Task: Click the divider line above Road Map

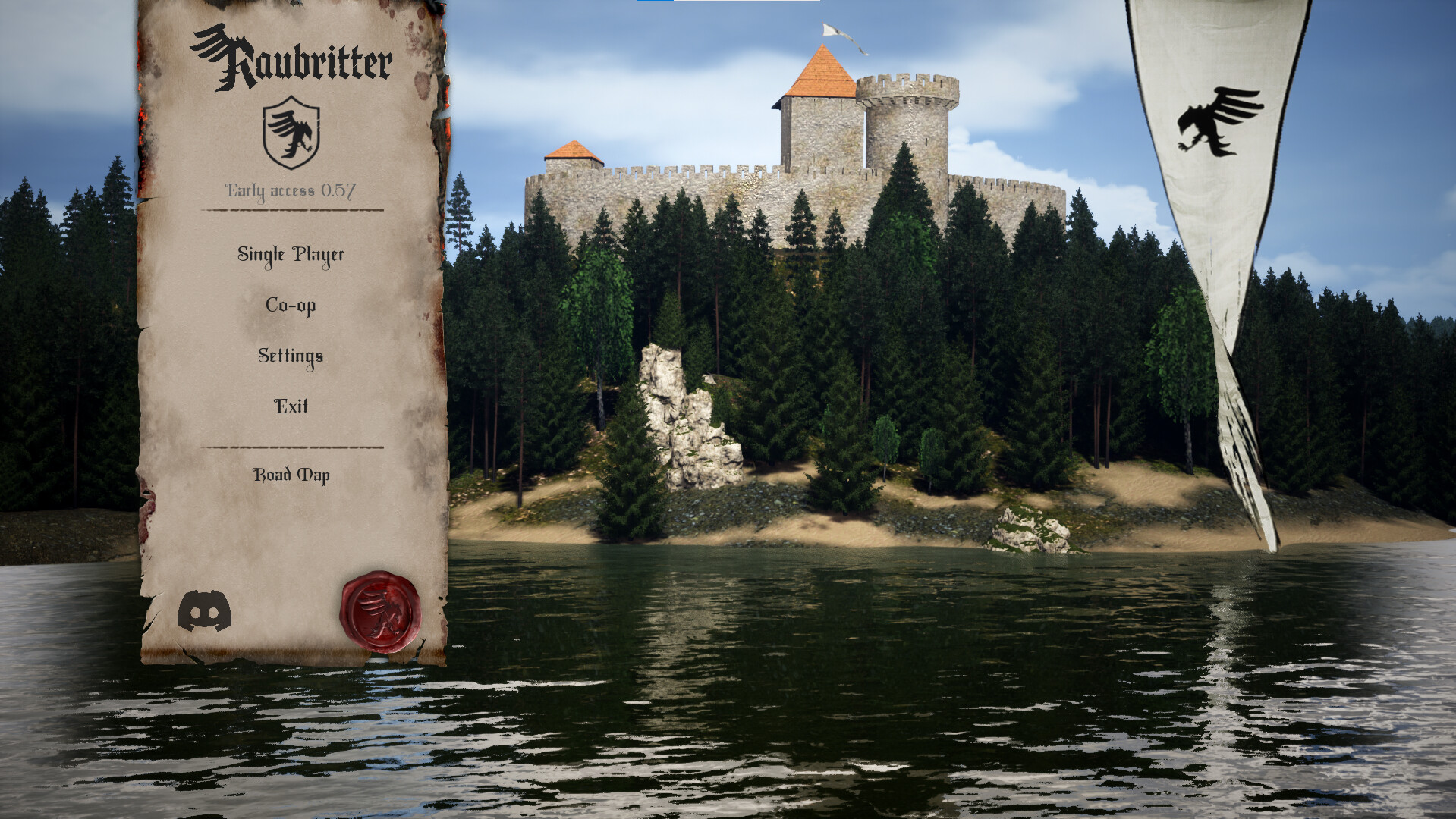Action: click(x=291, y=447)
